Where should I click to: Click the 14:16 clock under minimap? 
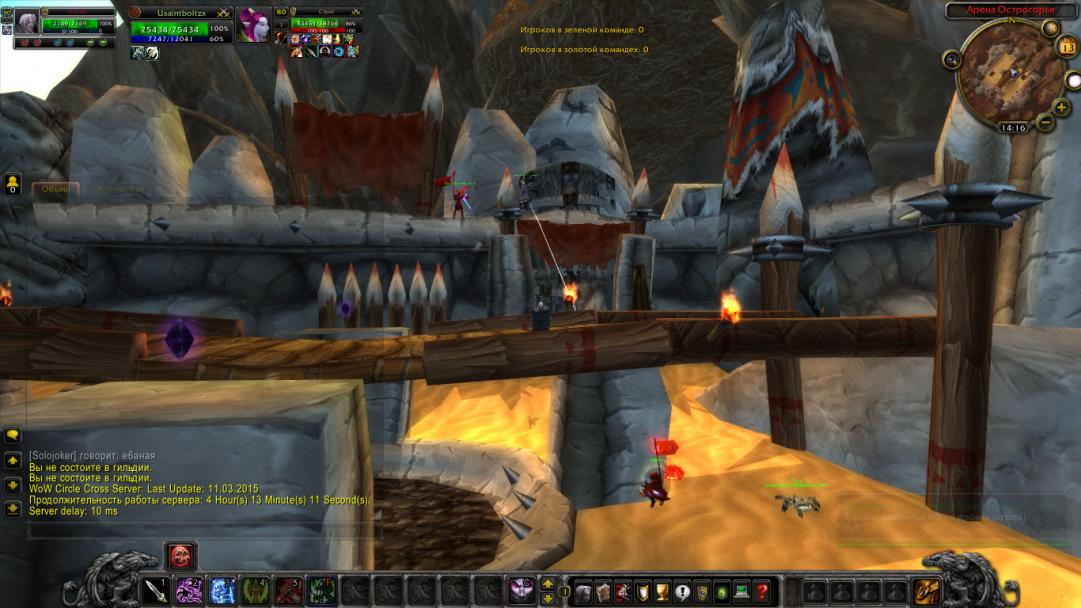click(1012, 128)
